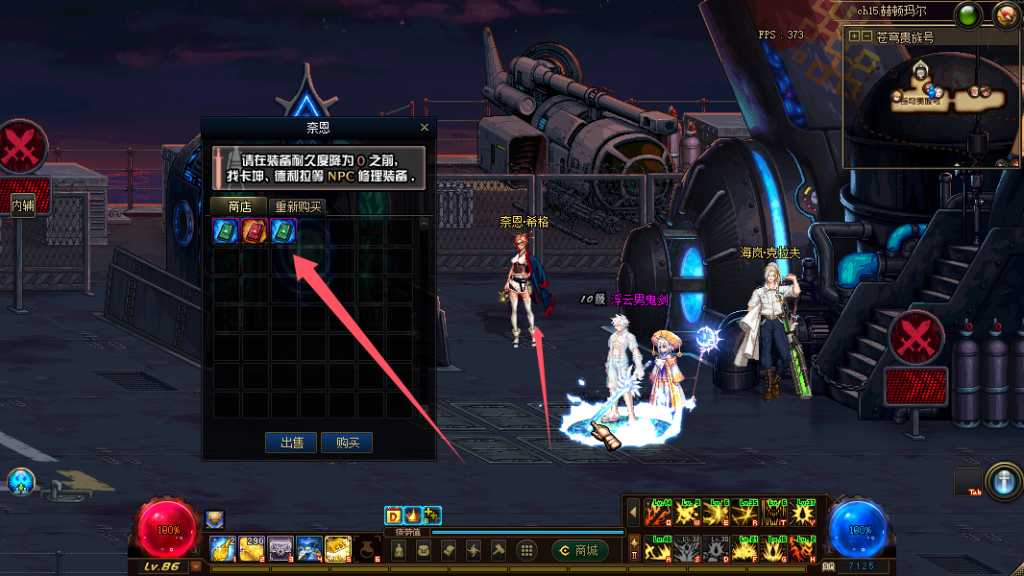
Task: Use the treasure chest item in slot 3
Action: click(280, 547)
